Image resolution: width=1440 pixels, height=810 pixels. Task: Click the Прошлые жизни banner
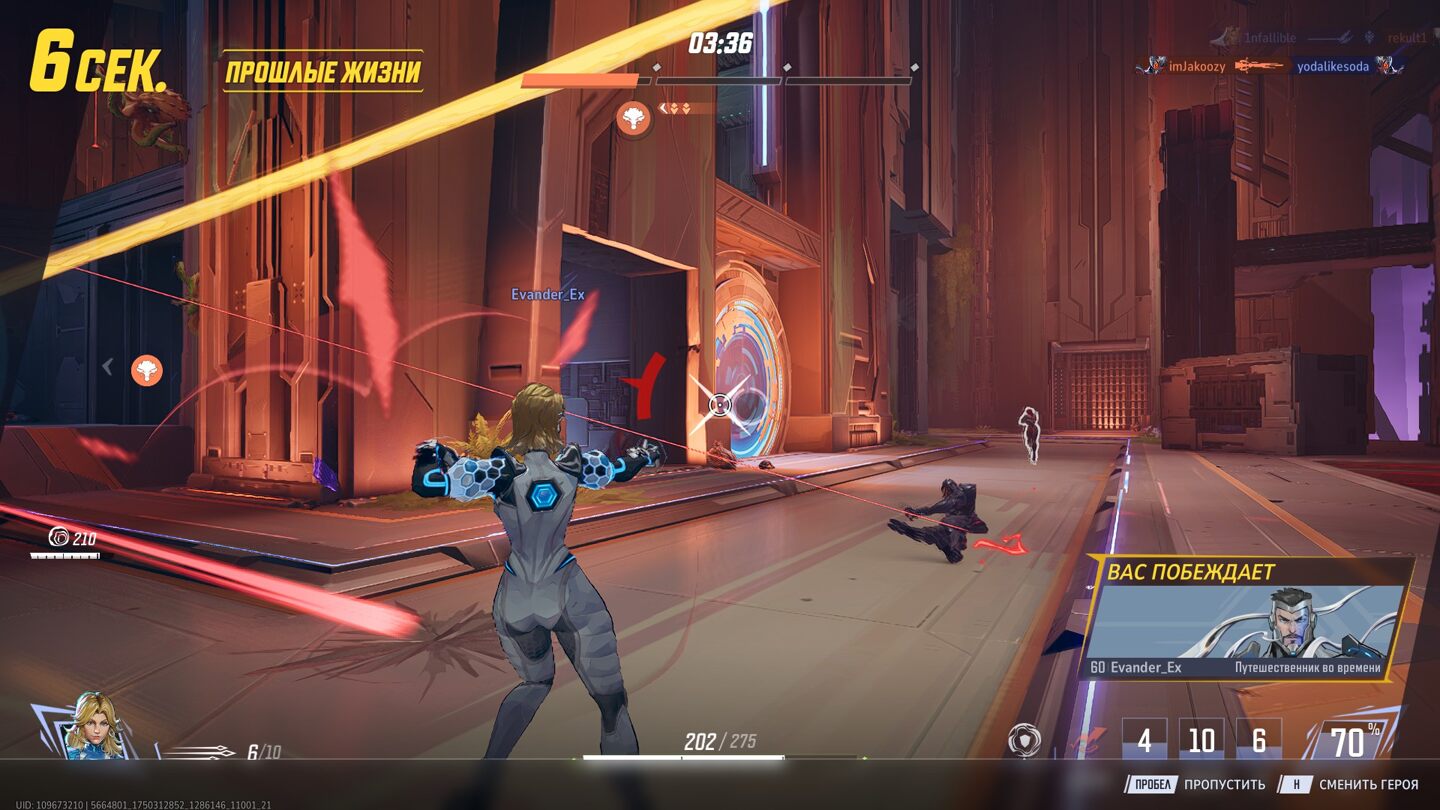tap(322, 71)
